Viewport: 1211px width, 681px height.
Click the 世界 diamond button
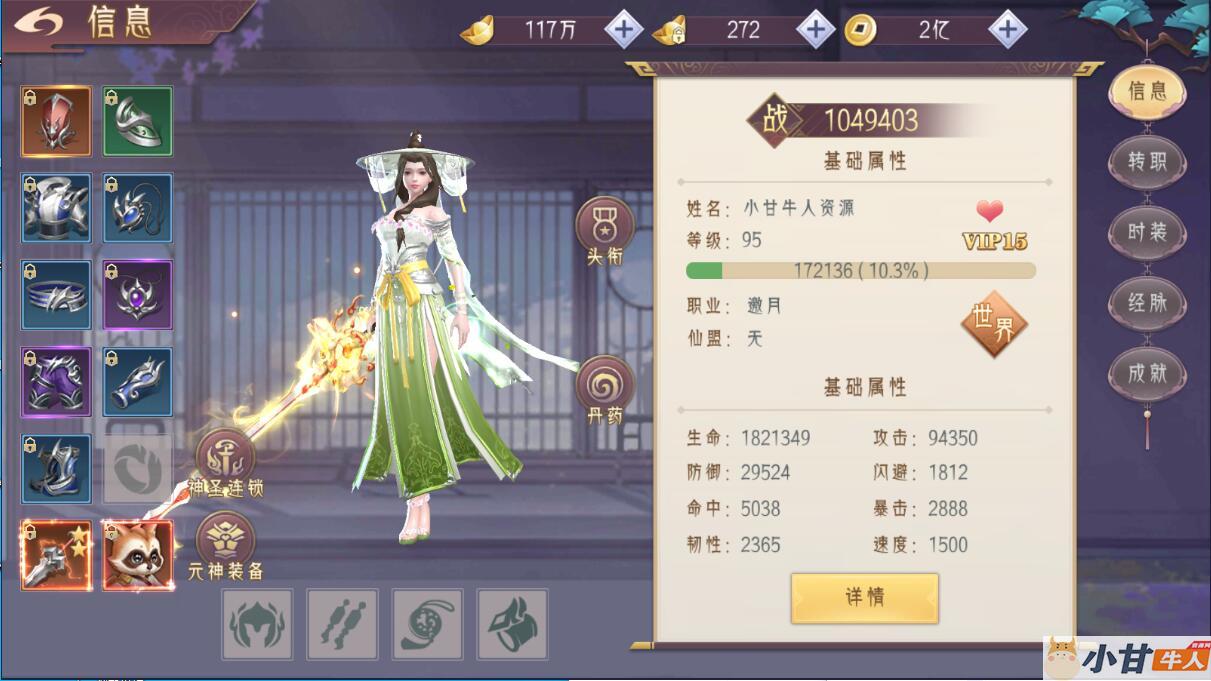click(x=993, y=324)
